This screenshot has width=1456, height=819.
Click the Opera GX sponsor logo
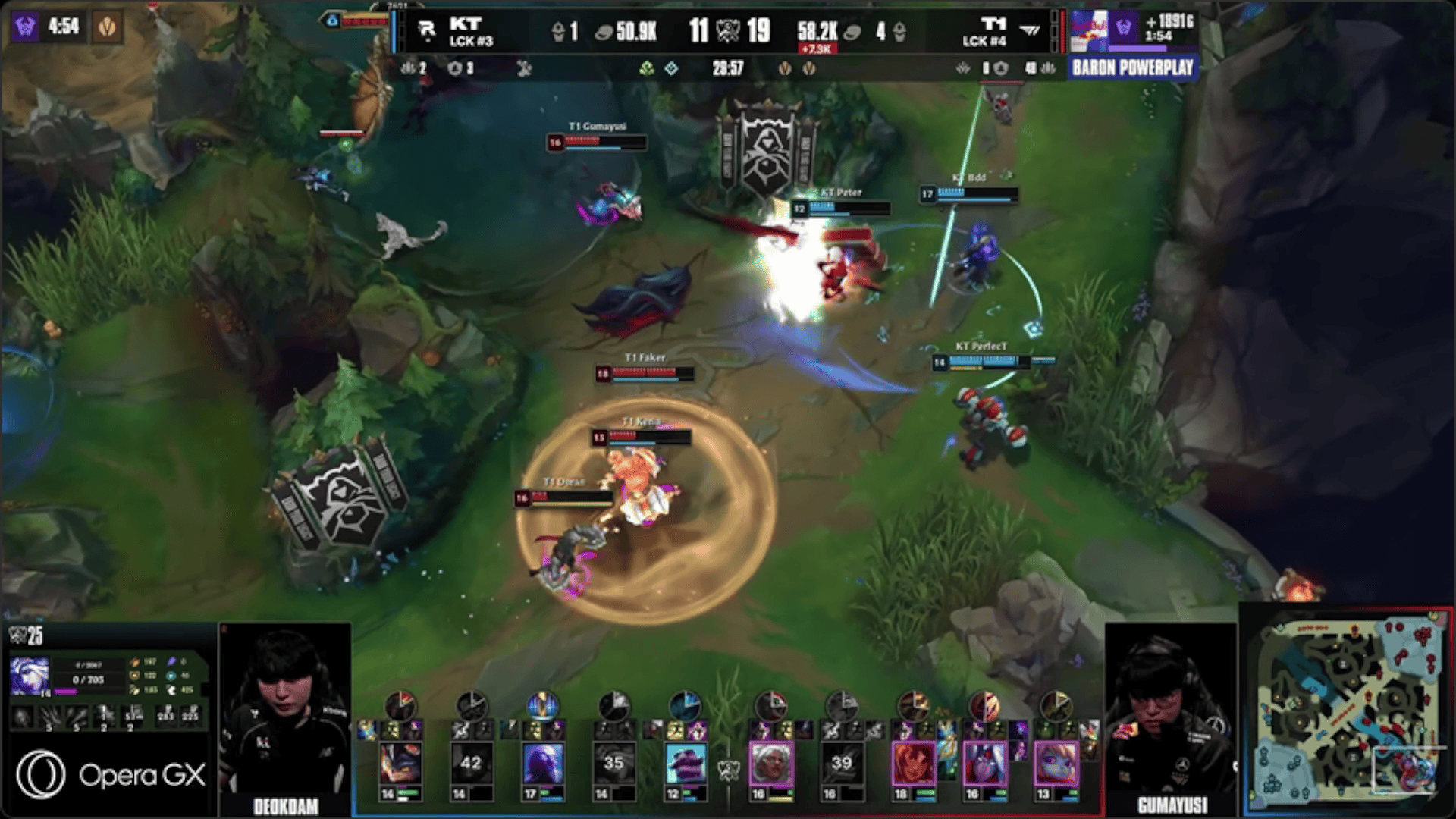click(111, 774)
